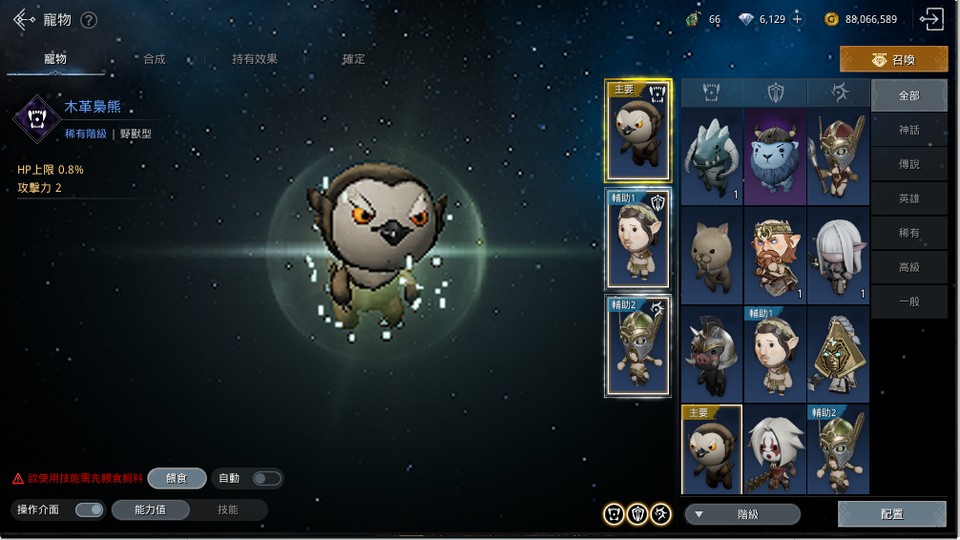Open the 階級 sort dropdown
The width and height of the screenshot is (960, 540).
point(742,514)
